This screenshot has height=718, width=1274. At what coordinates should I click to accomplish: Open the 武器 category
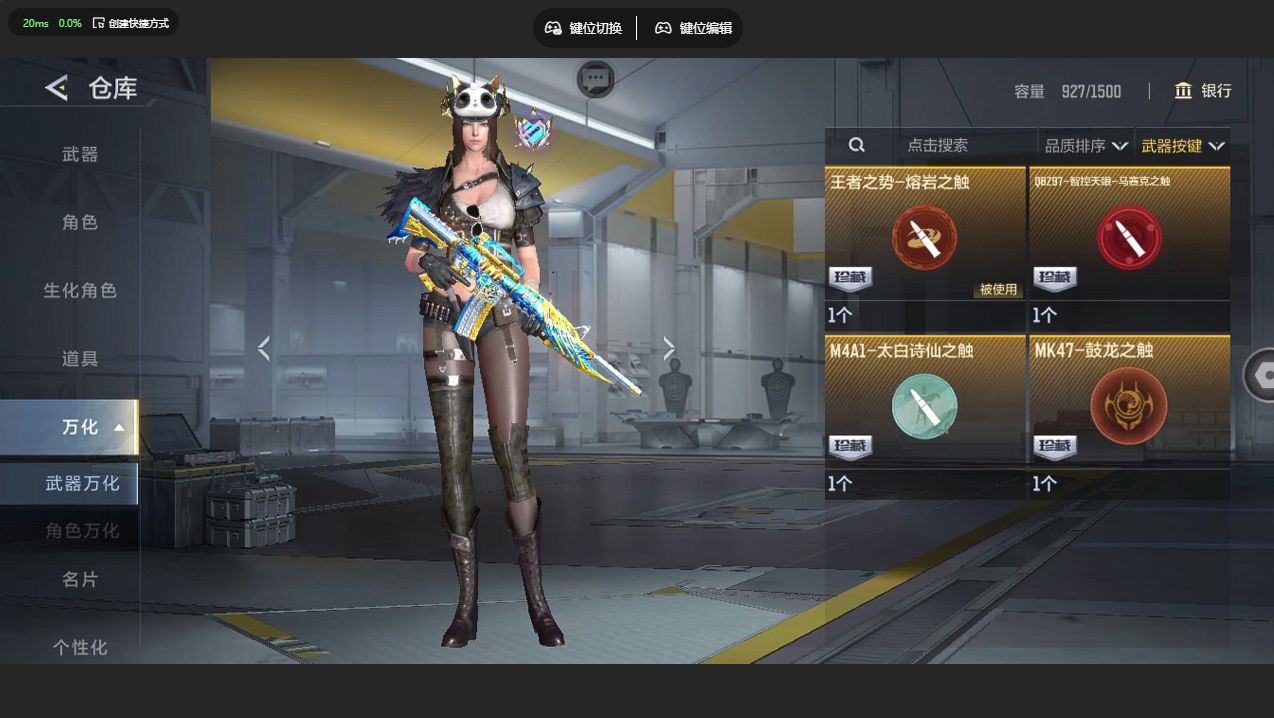coord(80,154)
